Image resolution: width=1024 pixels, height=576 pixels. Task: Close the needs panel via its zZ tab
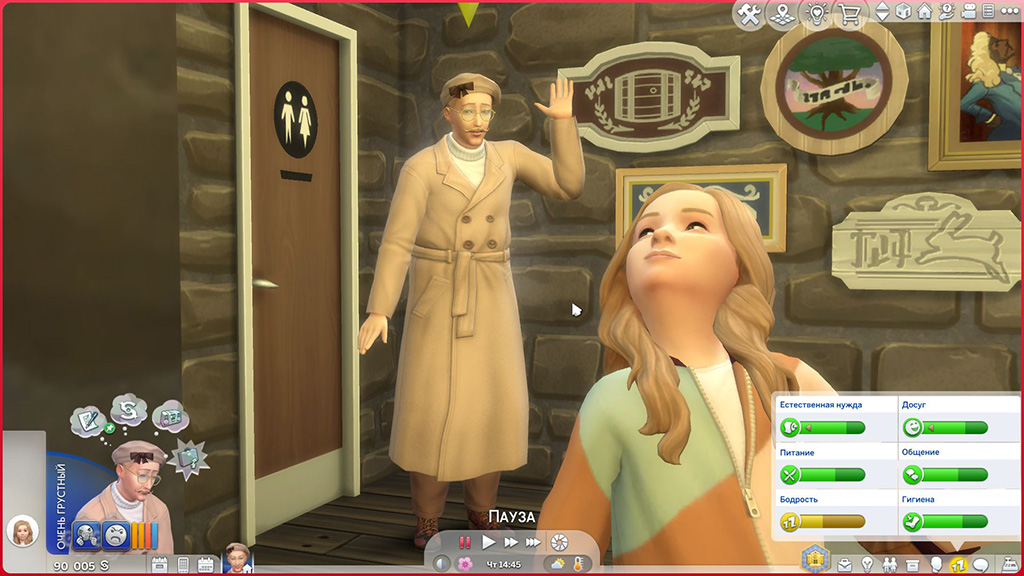pos(957,565)
